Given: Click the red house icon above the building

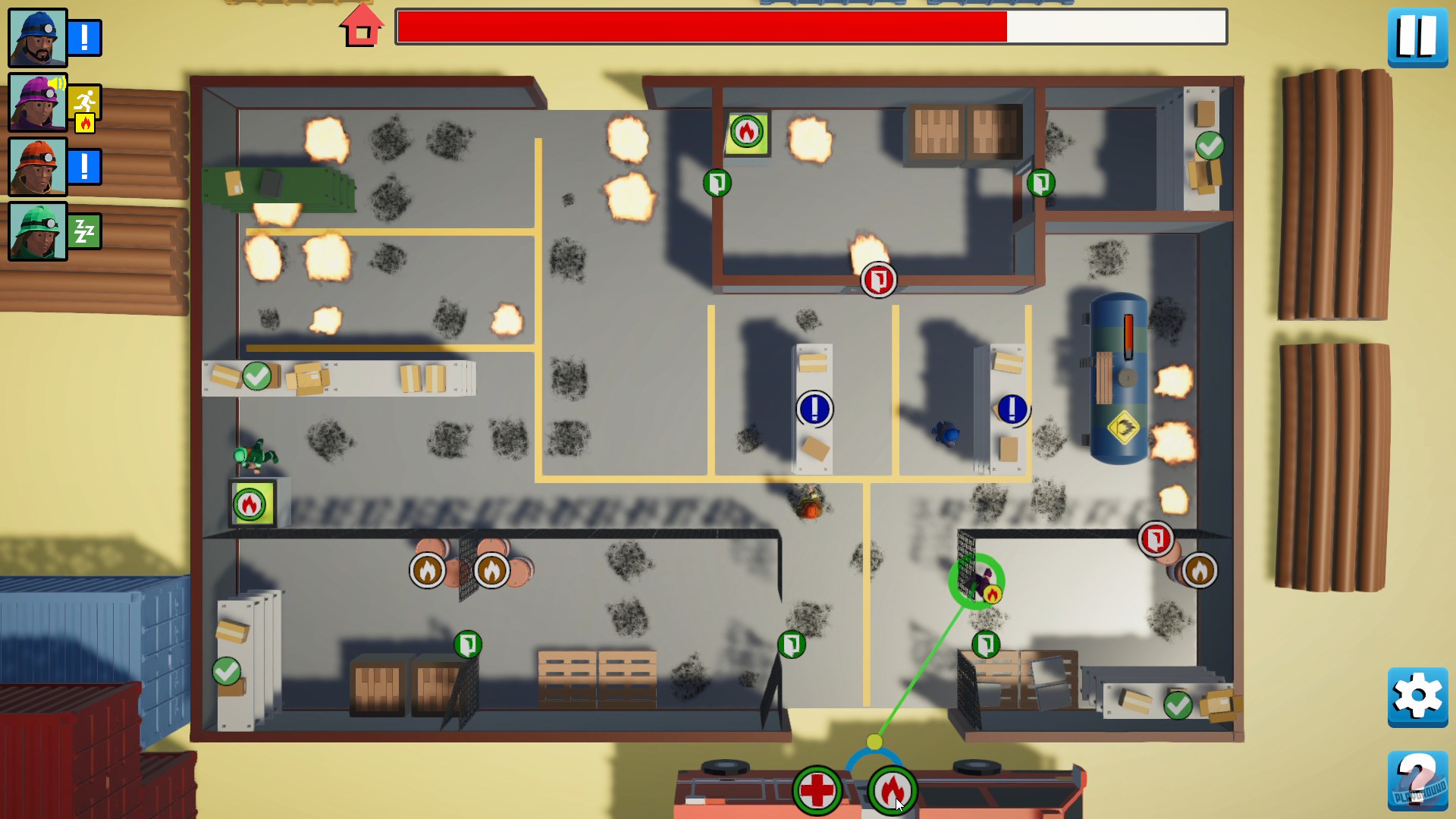Looking at the screenshot, I should (362, 26).
